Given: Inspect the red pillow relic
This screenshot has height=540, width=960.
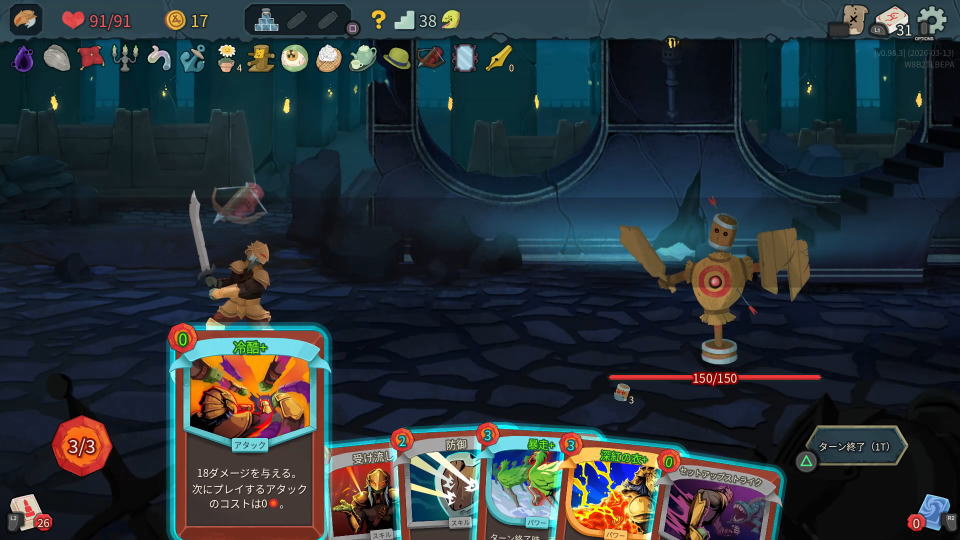Looking at the screenshot, I should tap(90, 57).
